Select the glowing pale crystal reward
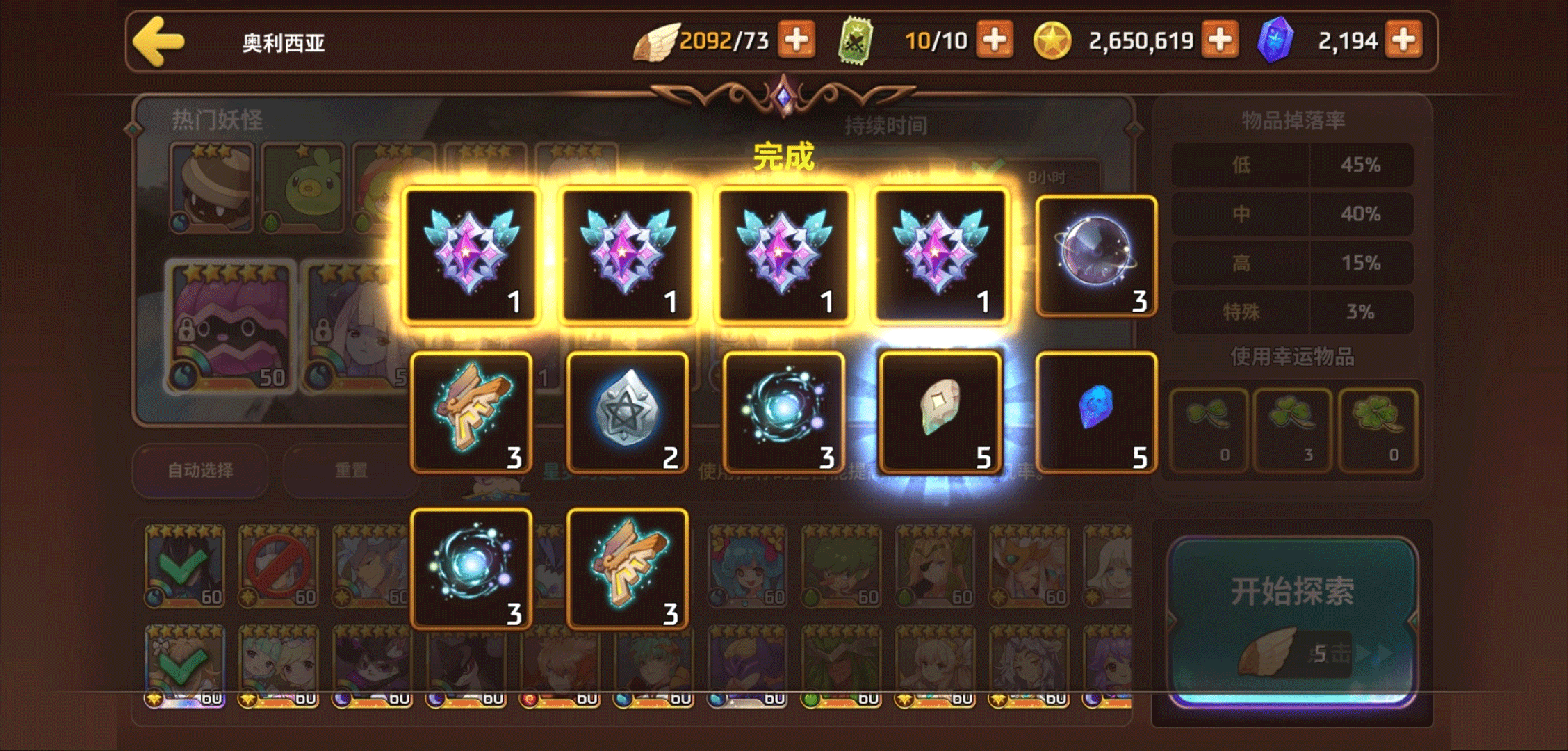The image size is (1568, 751). 940,412
